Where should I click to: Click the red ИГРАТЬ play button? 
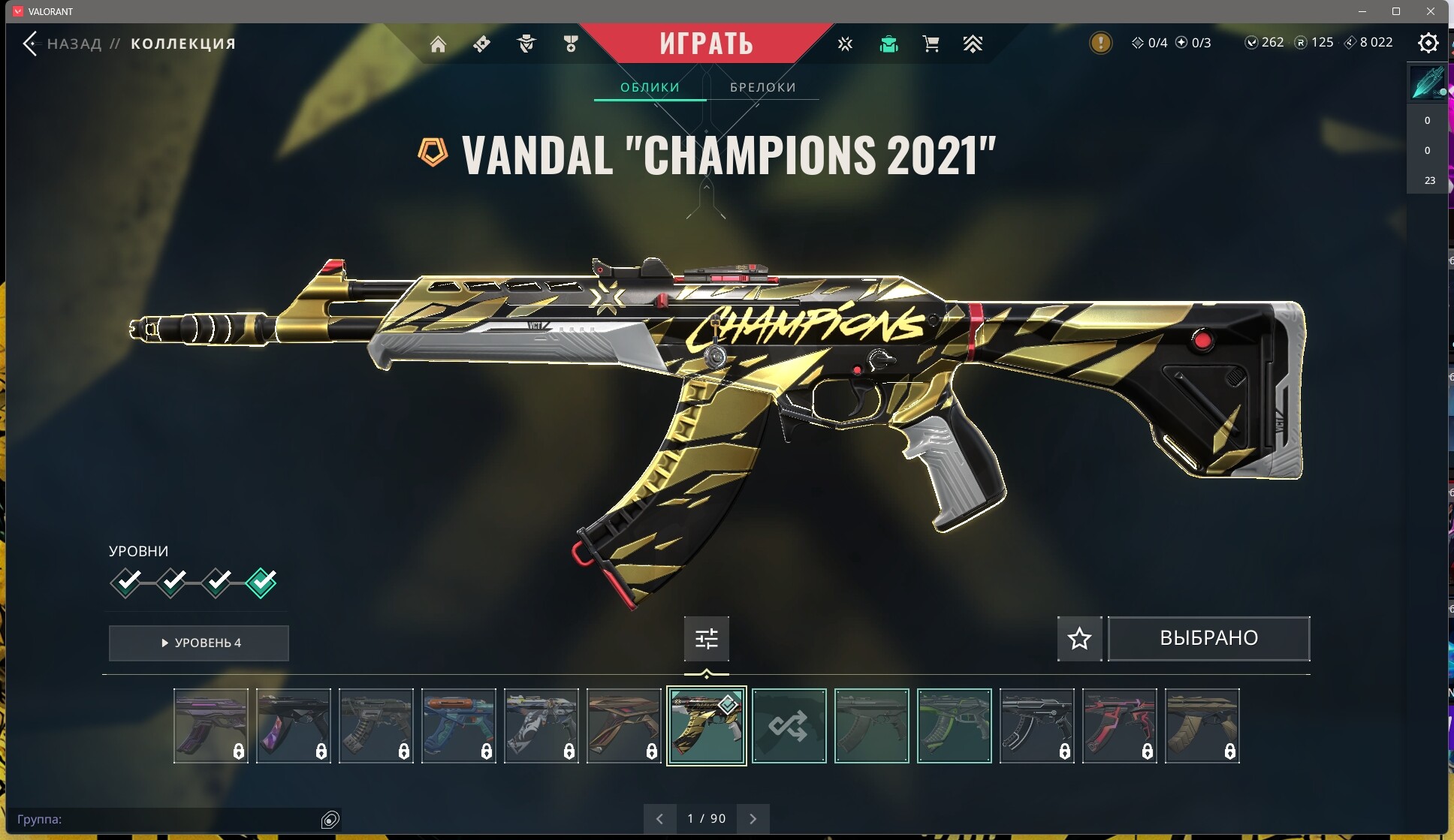click(706, 44)
